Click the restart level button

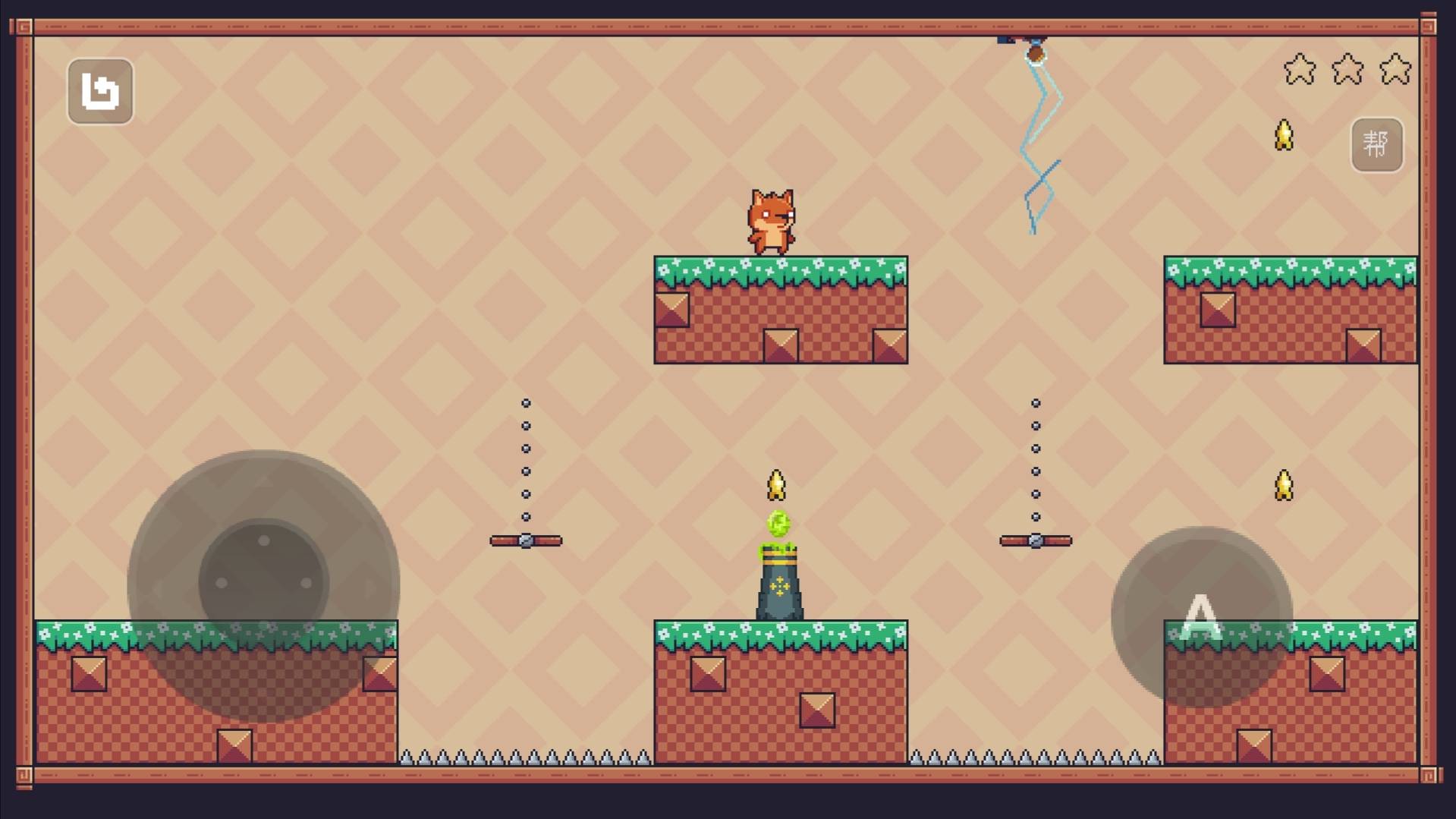point(100,91)
